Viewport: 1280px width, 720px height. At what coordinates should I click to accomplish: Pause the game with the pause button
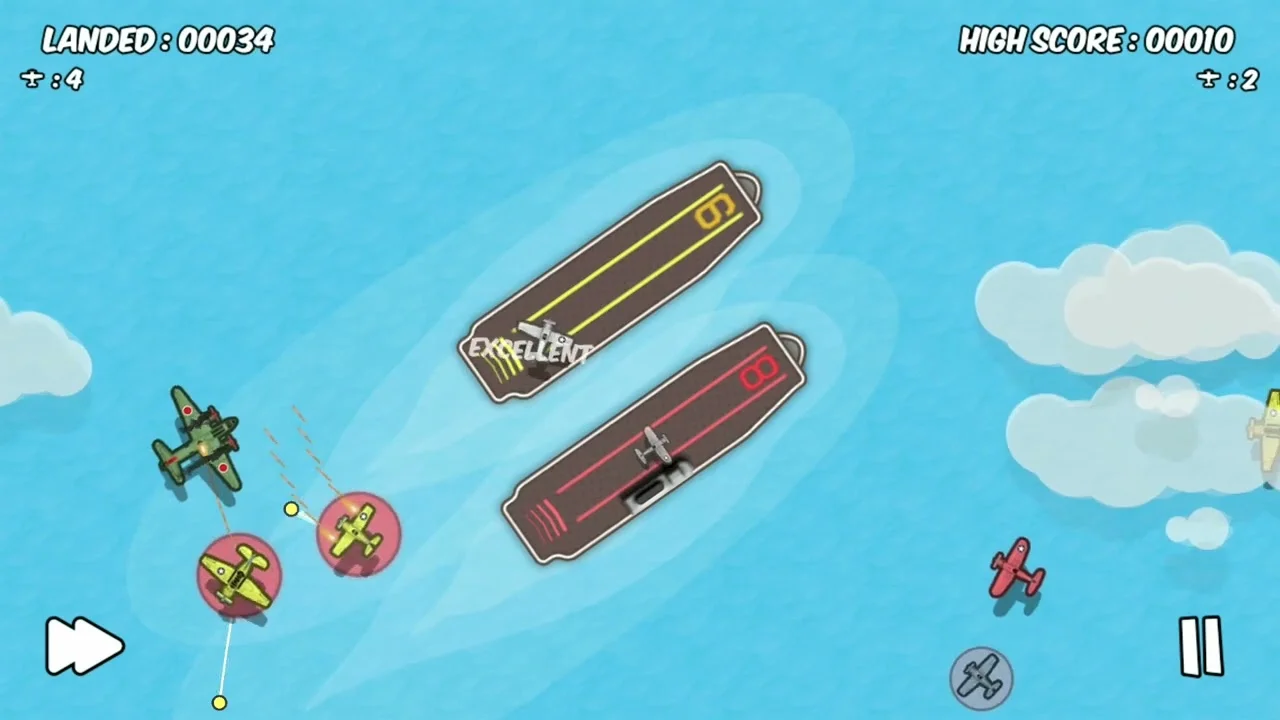pyautogui.click(x=1203, y=646)
